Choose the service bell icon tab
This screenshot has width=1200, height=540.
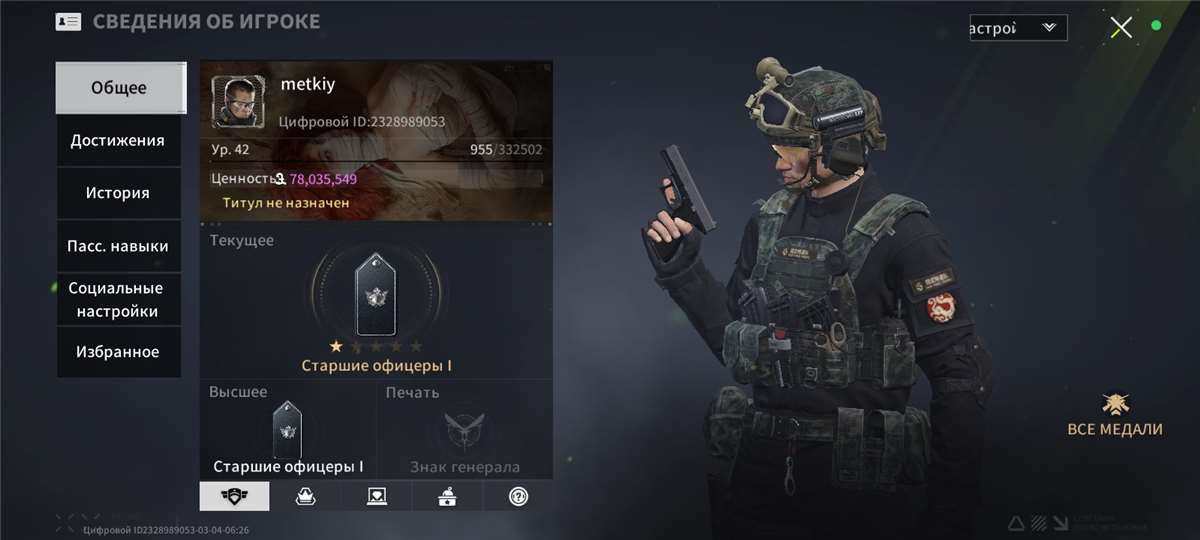[x=447, y=496]
